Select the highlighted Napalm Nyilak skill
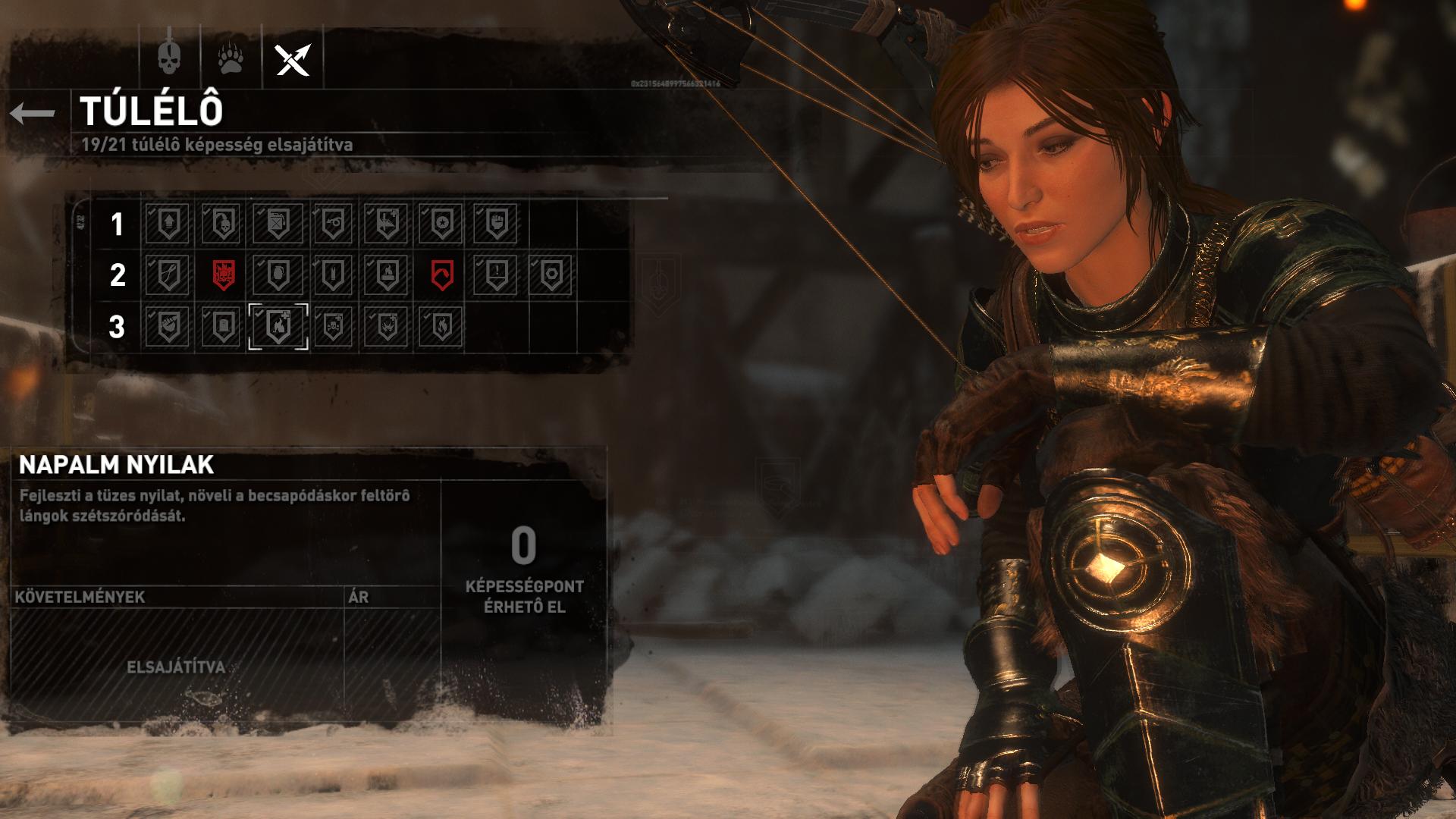This screenshot has height=819, width=1456. pos(278,327)
